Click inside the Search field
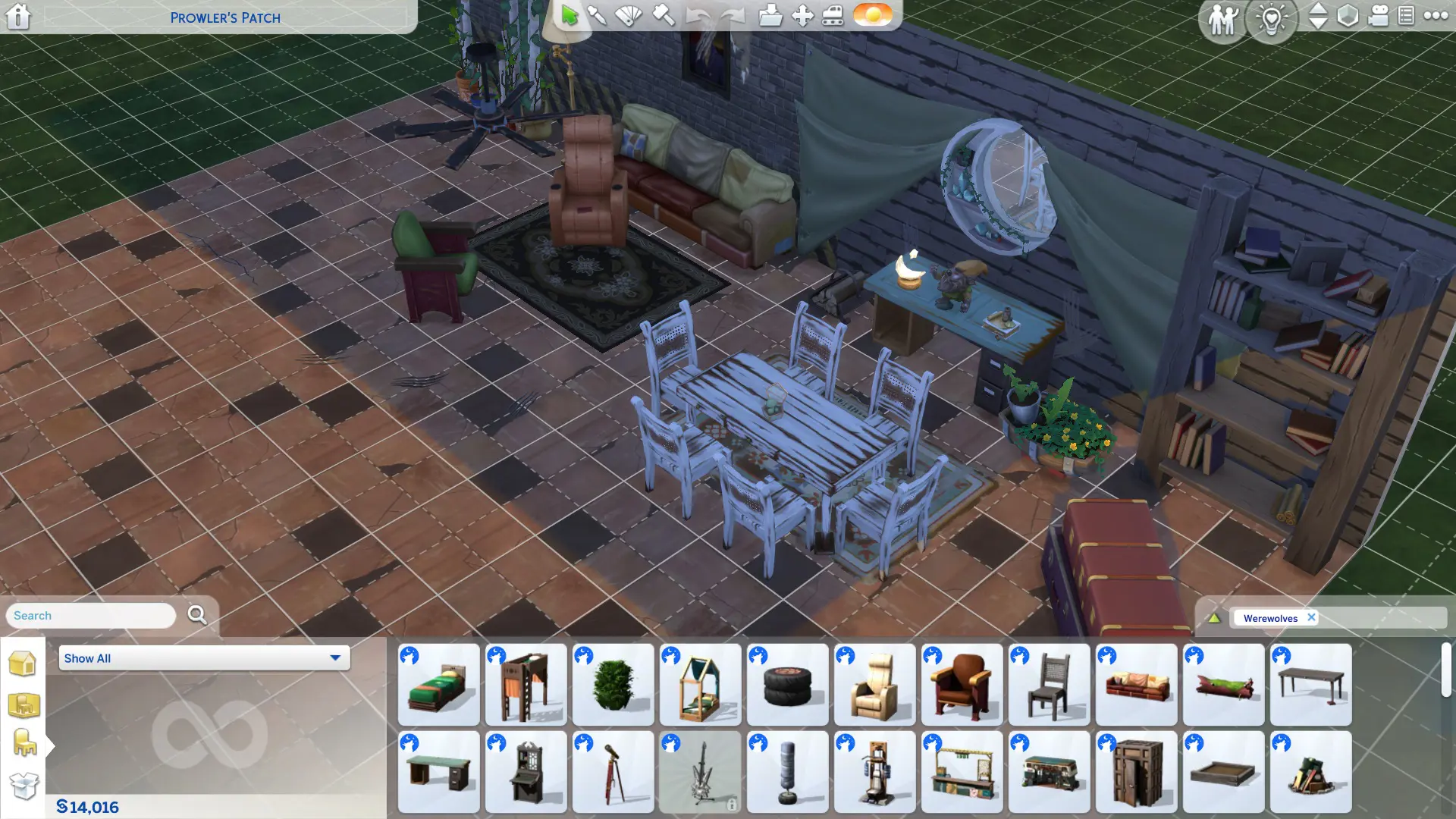1456x819 pixels. point(89,615)
